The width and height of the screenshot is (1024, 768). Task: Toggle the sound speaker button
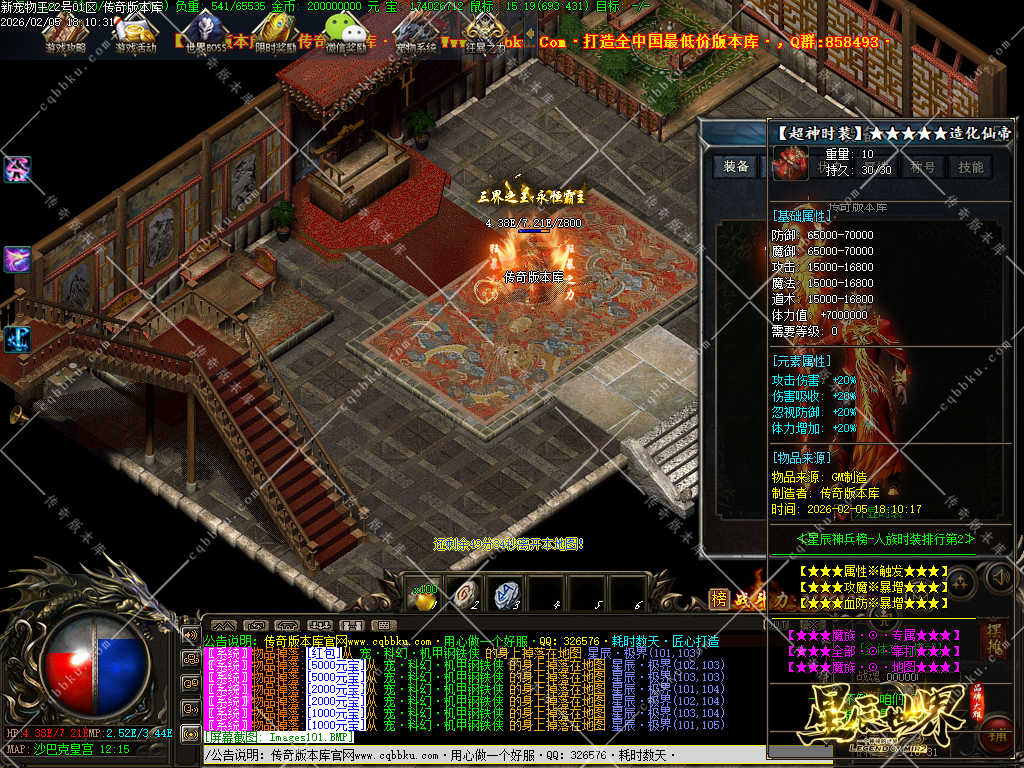(x=999, y=576)
